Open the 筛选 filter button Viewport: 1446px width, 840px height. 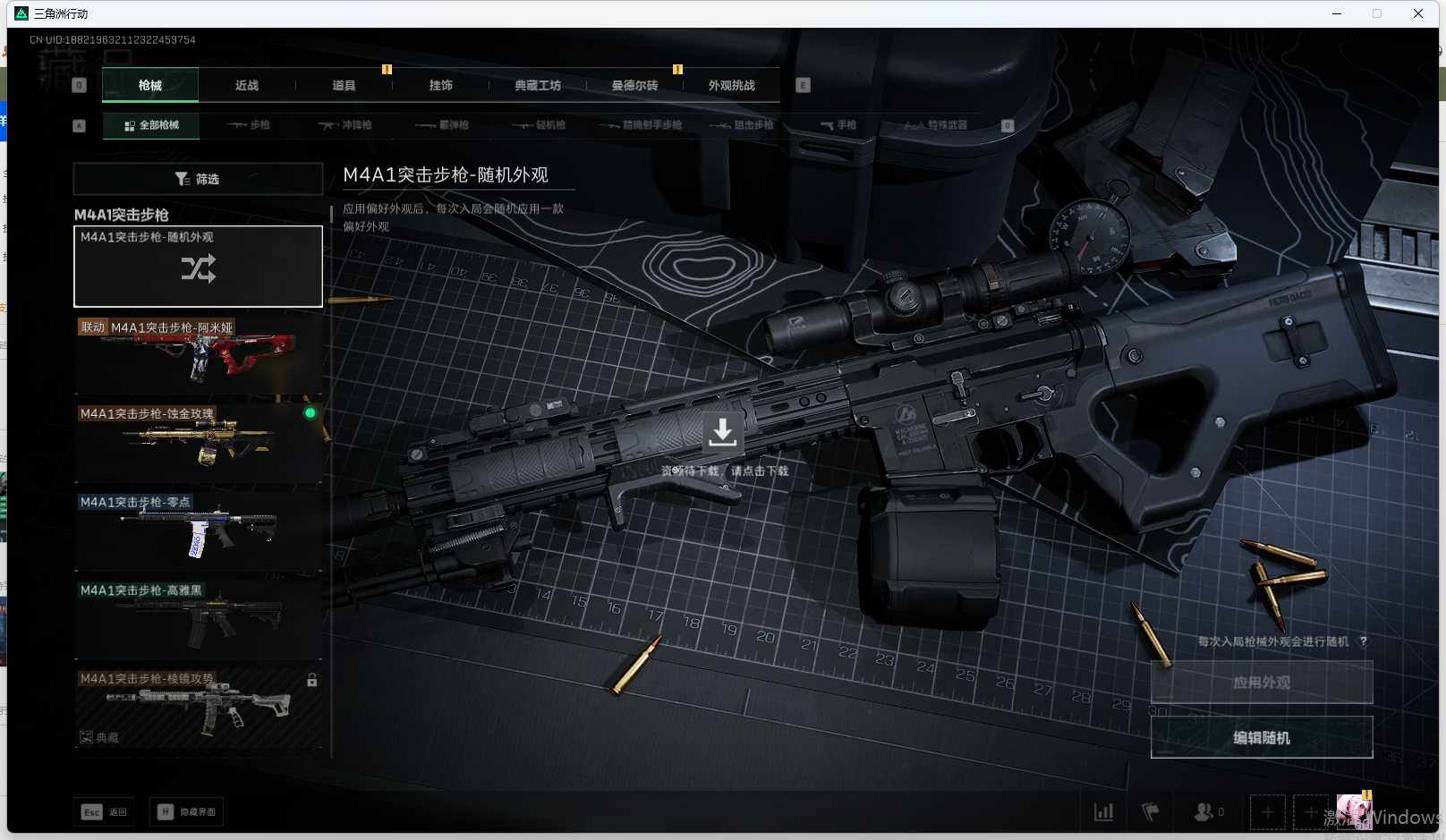pyautogui.click(x=198, y=179)
